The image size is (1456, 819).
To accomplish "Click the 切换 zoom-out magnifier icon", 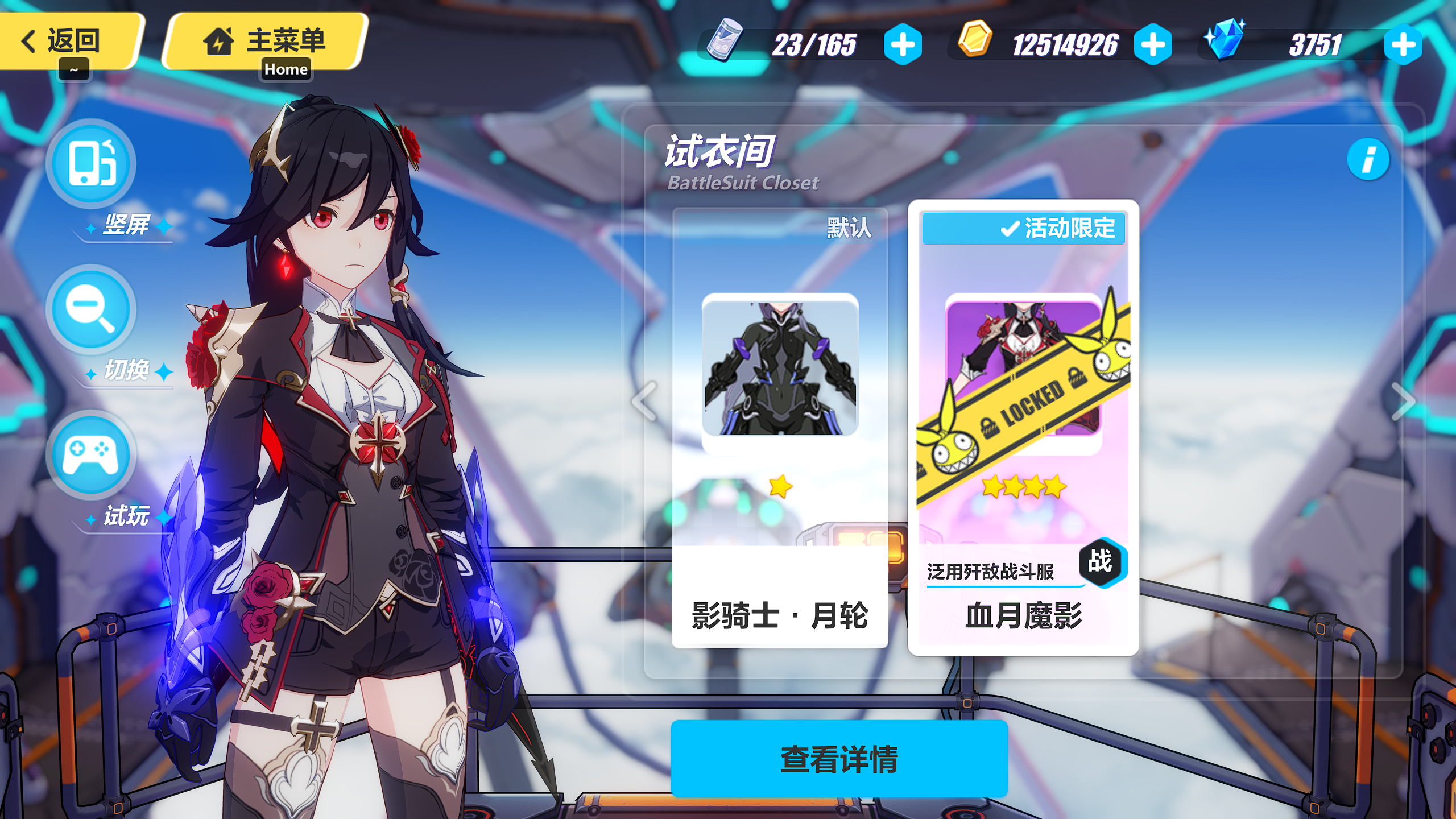I will [x=91, y=309].
